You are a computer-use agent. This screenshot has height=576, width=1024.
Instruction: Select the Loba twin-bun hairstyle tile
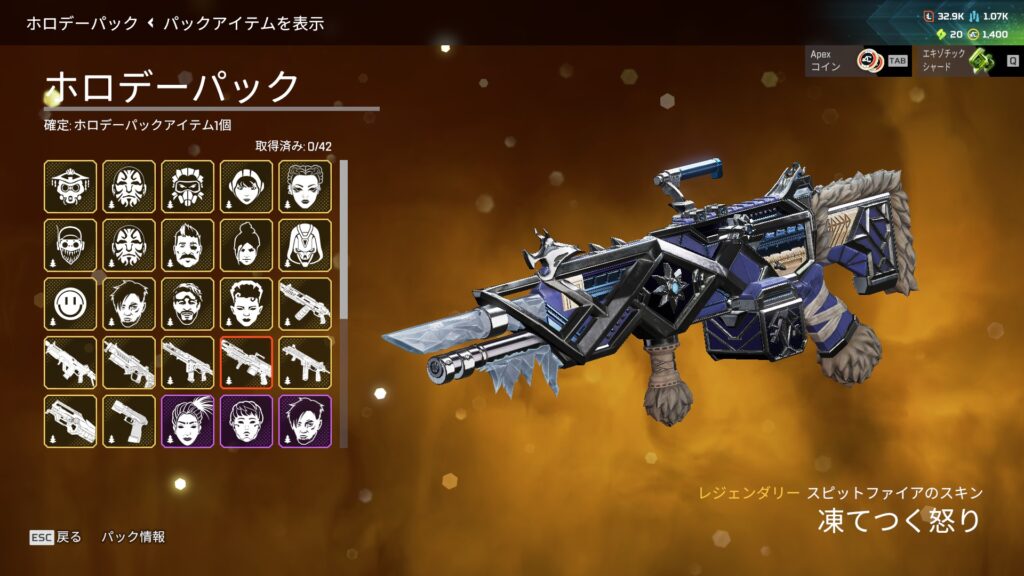[306, 186]
